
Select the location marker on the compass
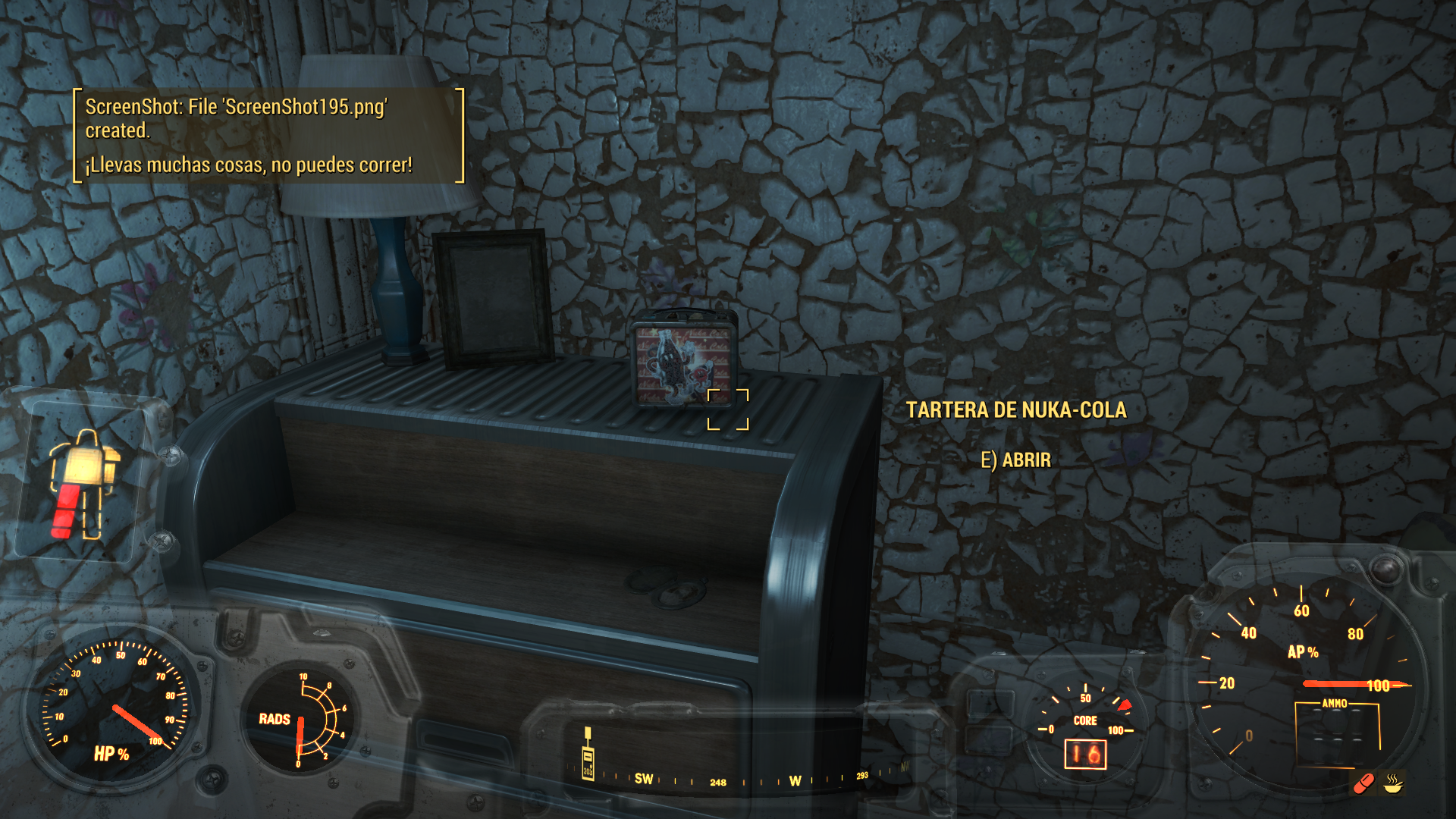588,755
